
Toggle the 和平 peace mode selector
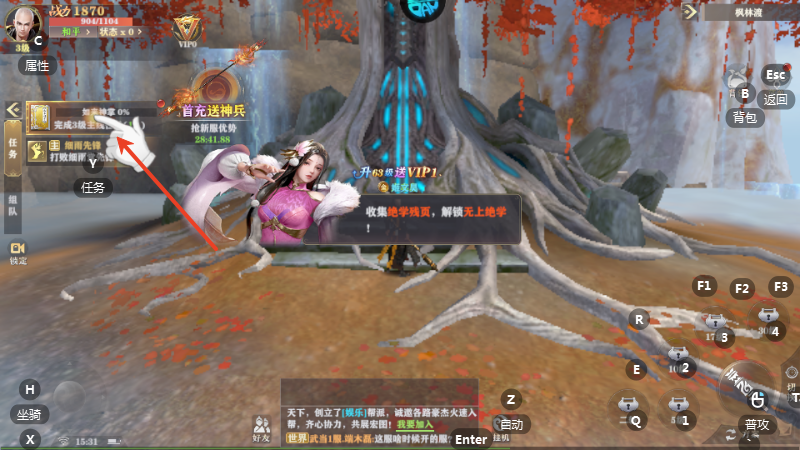coord(69,32)
